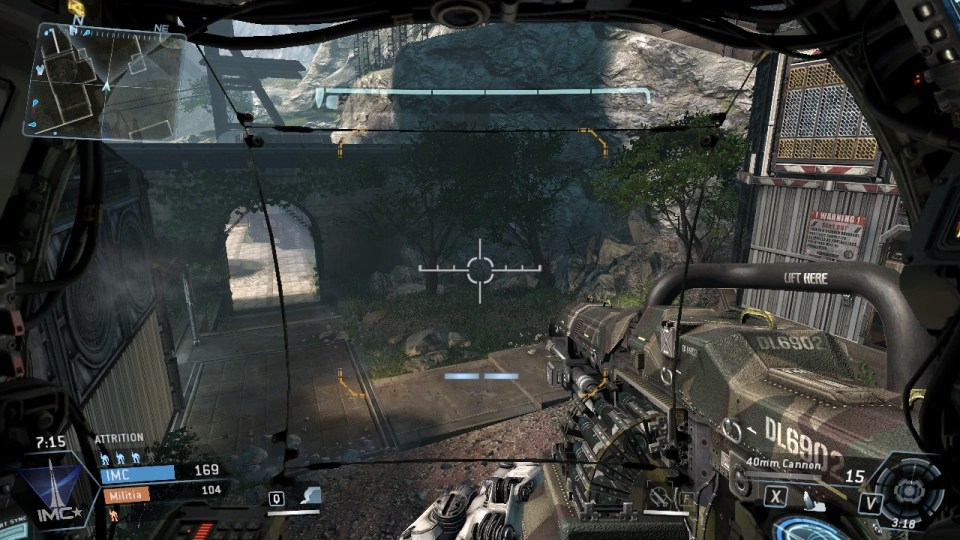The width and height of the screenshot is (960, 540).
Task: Click the IMC team score row
Action: point(158,472)
